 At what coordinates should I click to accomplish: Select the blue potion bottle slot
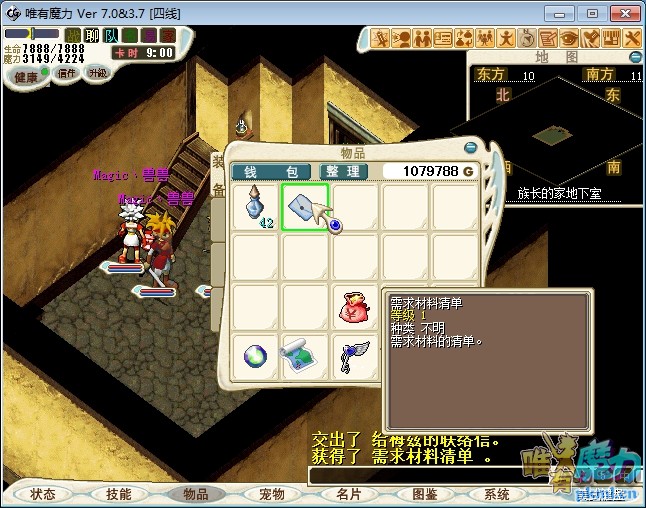point(255,207)
